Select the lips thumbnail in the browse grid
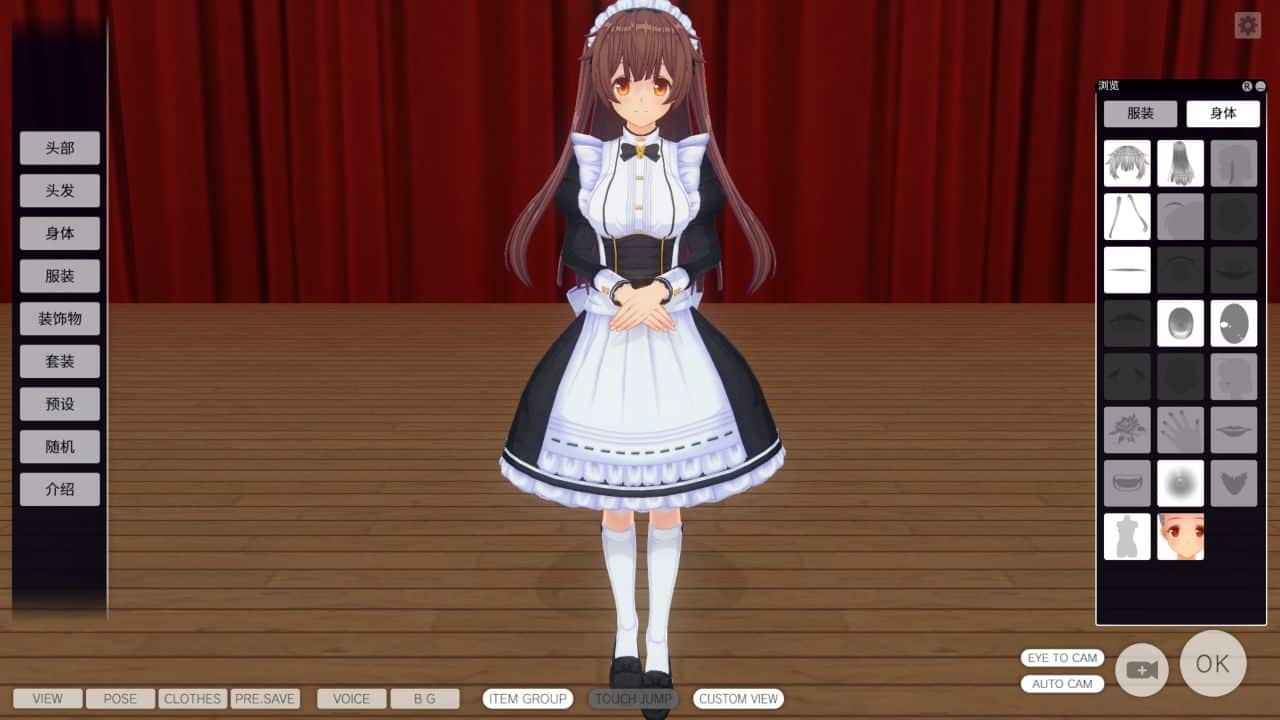 (x=1234, y=430)
